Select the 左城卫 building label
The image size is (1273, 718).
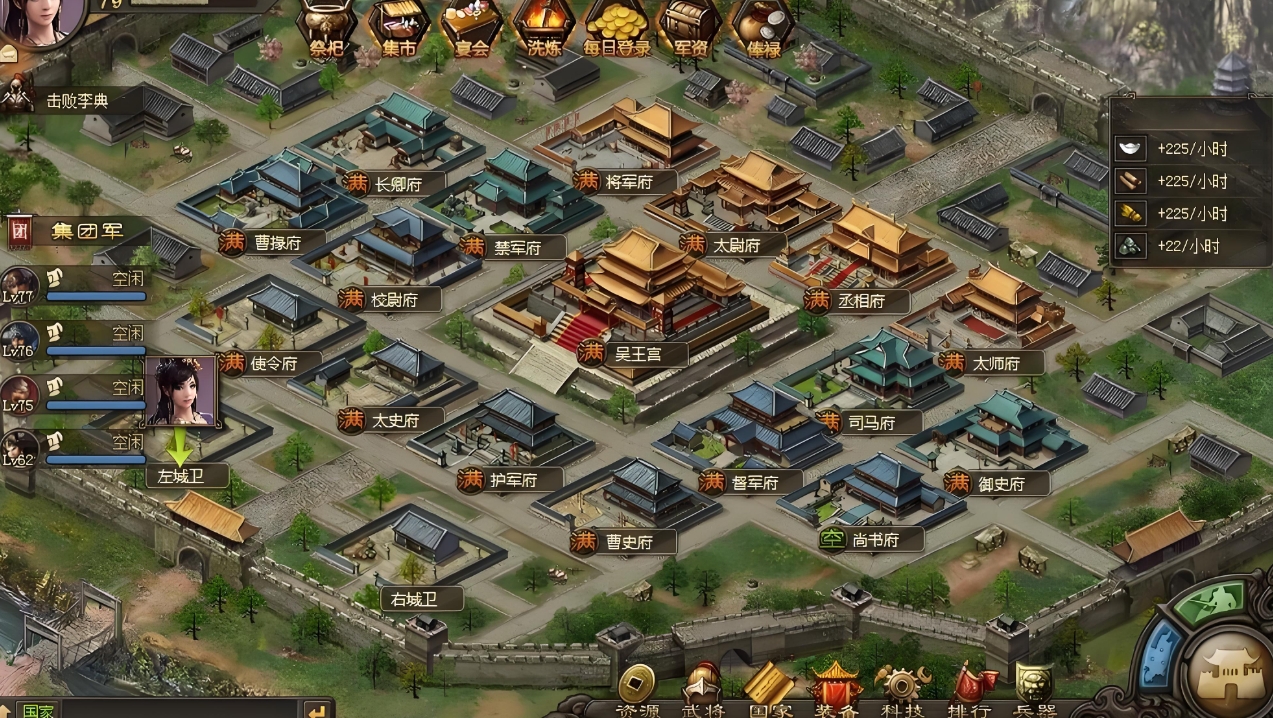pos(181,476)
